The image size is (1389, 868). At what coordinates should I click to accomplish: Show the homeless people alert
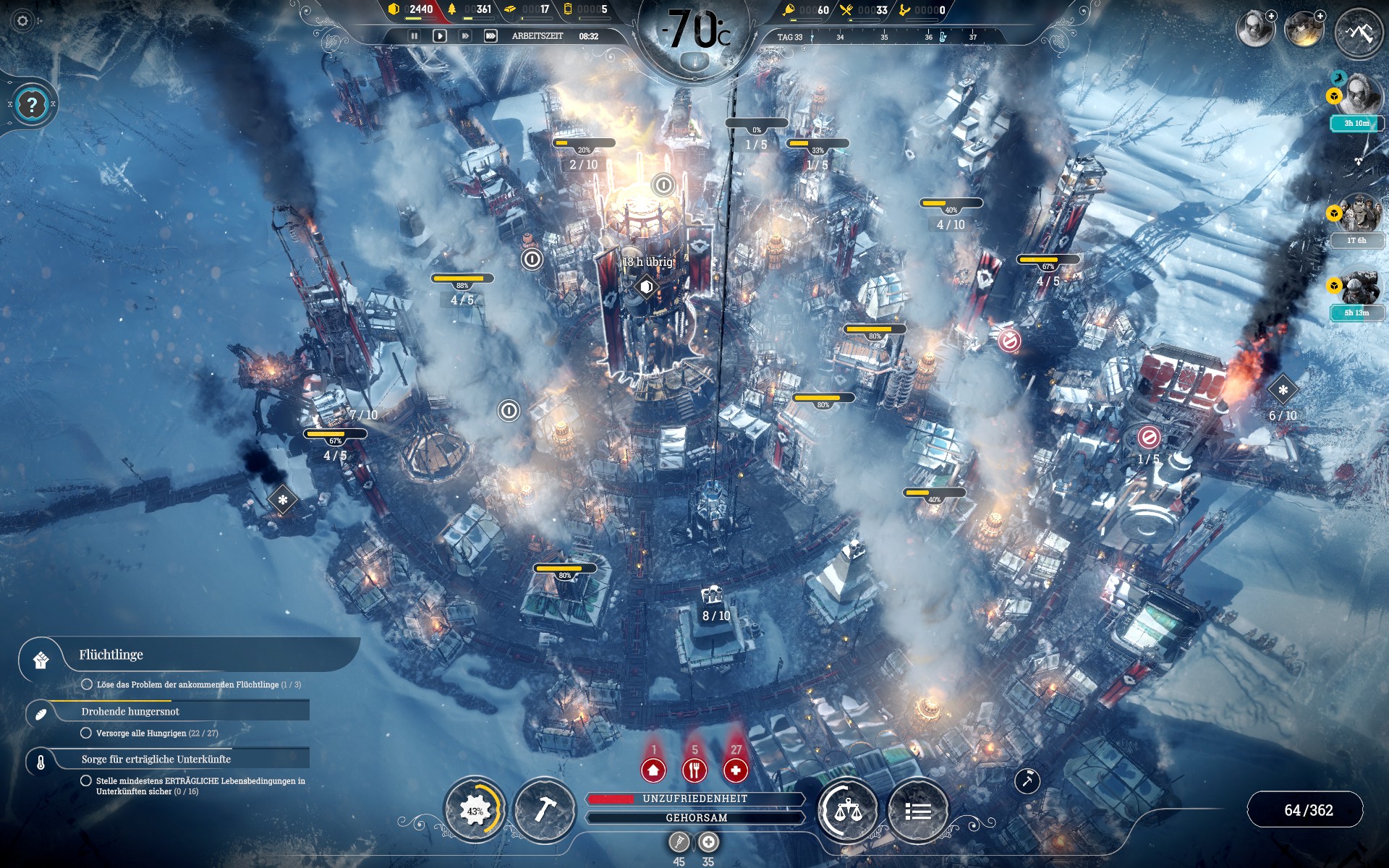[x=653, y=770]
